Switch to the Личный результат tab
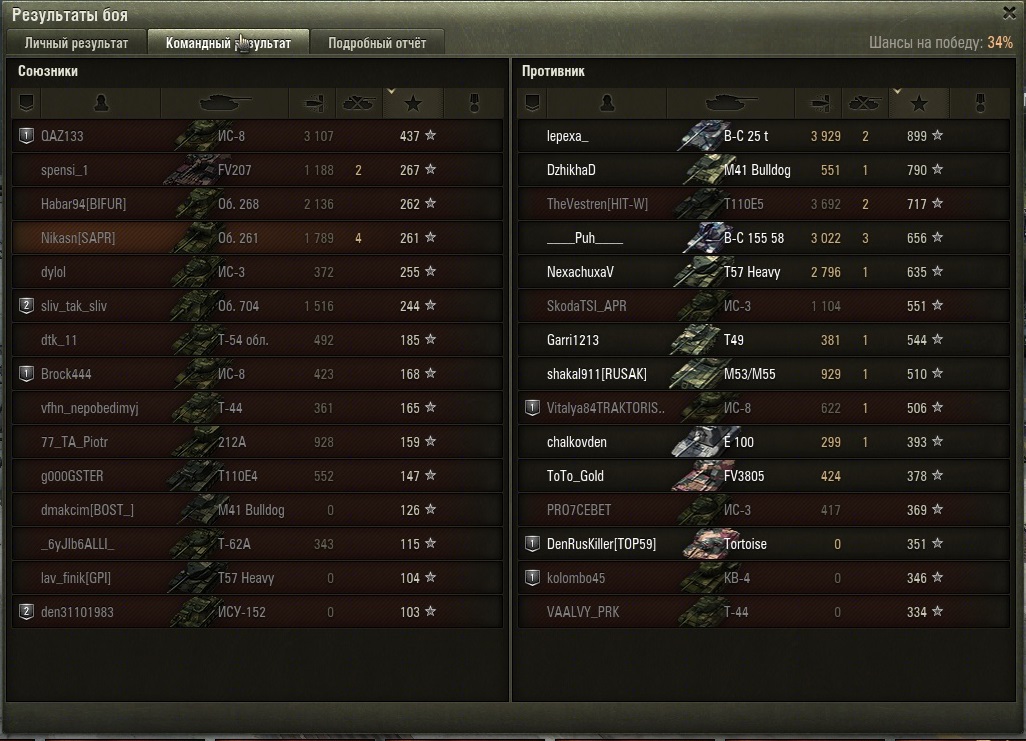This screenshot has height=741, width=1026. [x=77, y=43]
